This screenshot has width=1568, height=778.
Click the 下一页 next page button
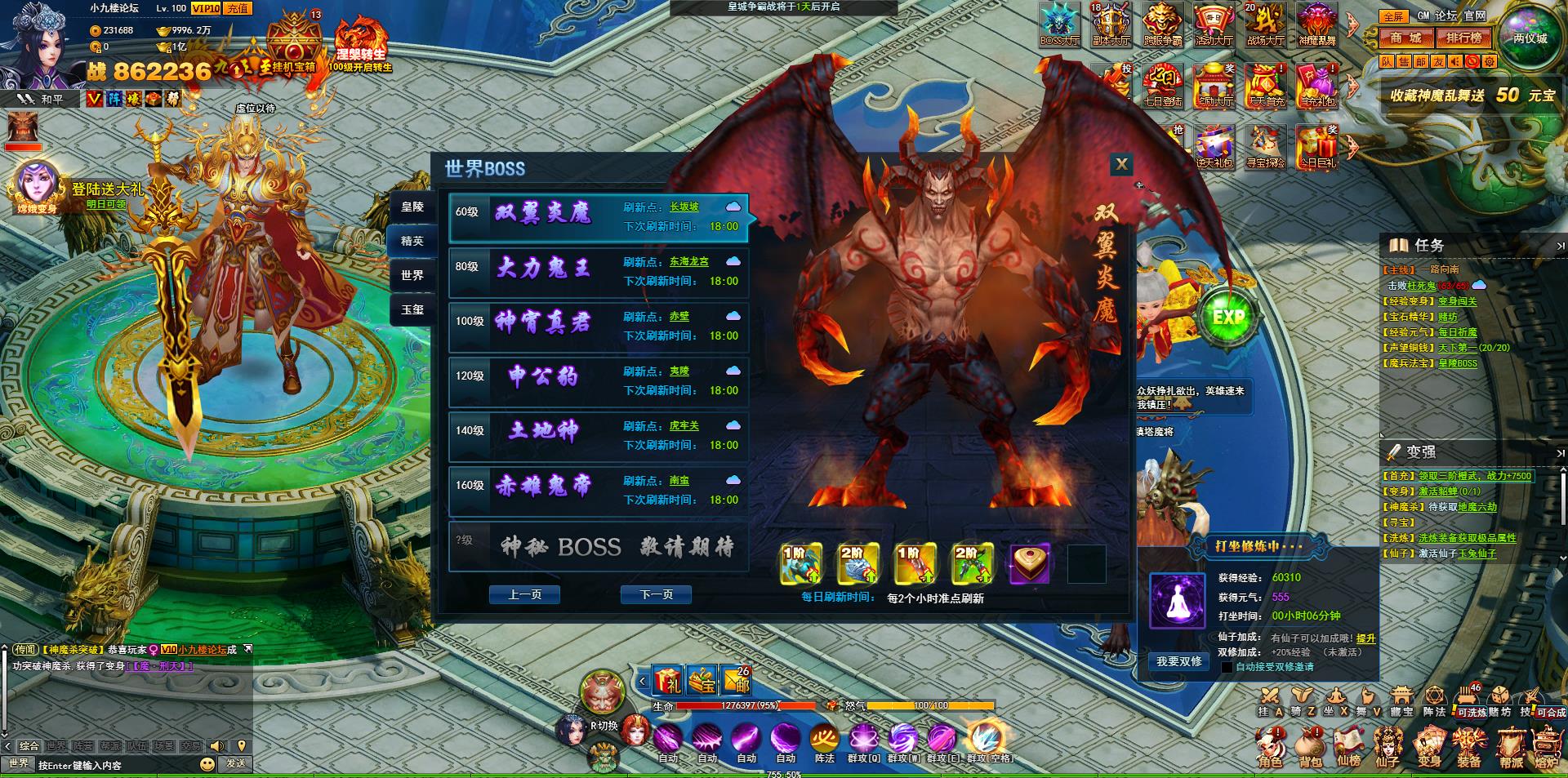[x=656, y=594]
